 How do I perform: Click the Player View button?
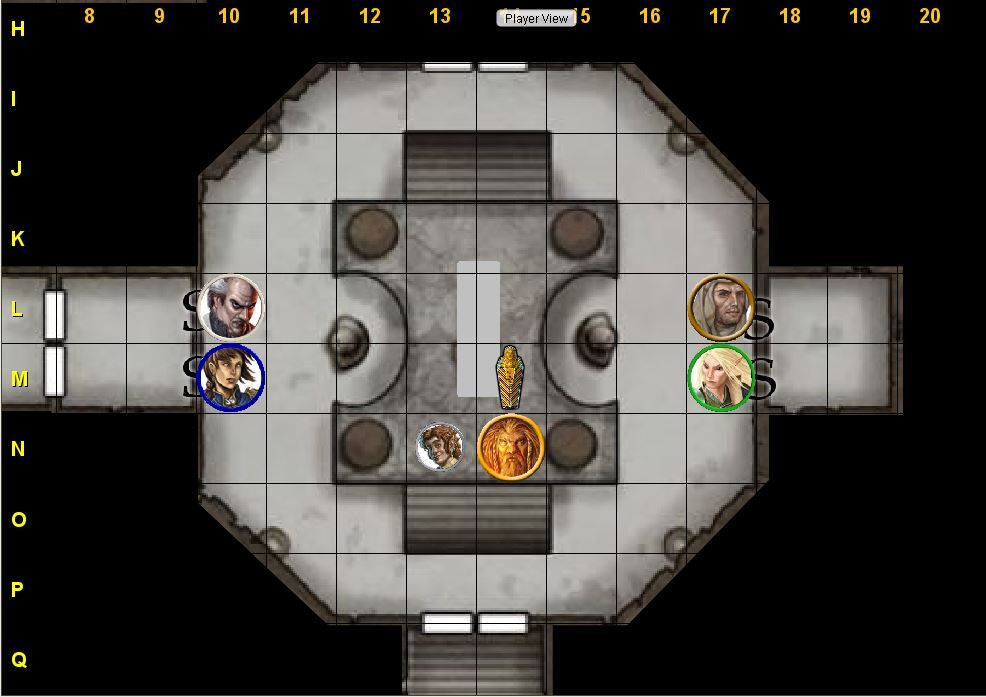pyautogui.click(x=536, y=18)
